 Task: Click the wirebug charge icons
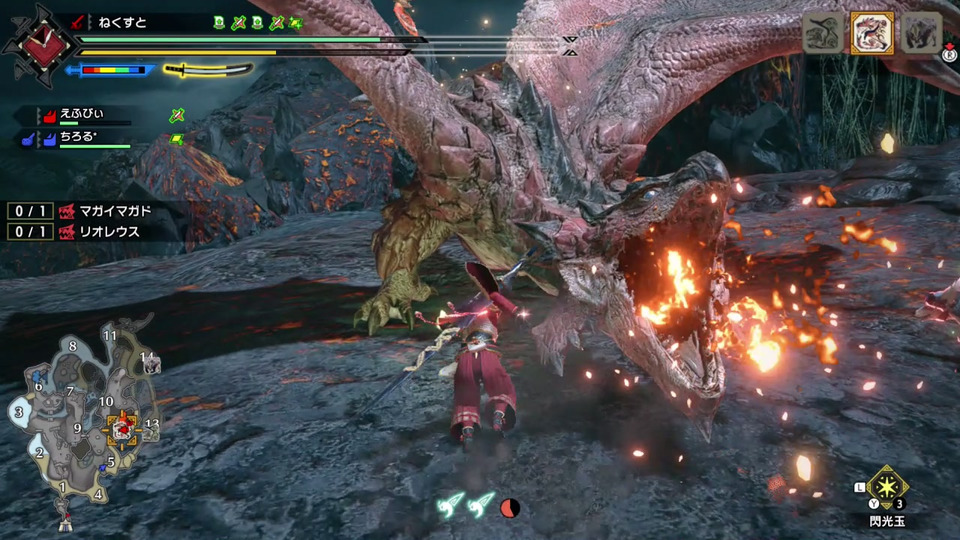468,506
